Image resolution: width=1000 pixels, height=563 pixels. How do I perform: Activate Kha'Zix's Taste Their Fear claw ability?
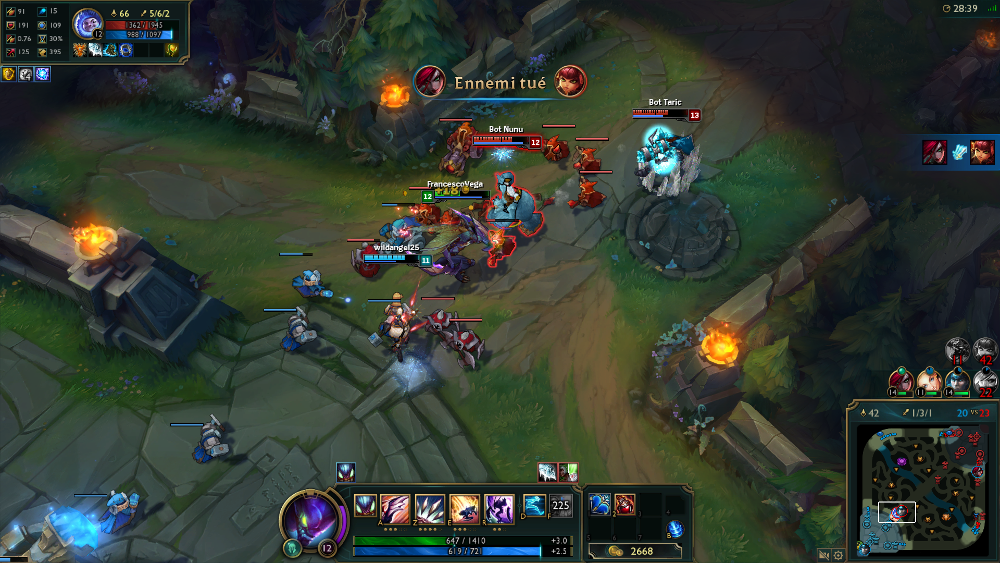click(395, 506)
